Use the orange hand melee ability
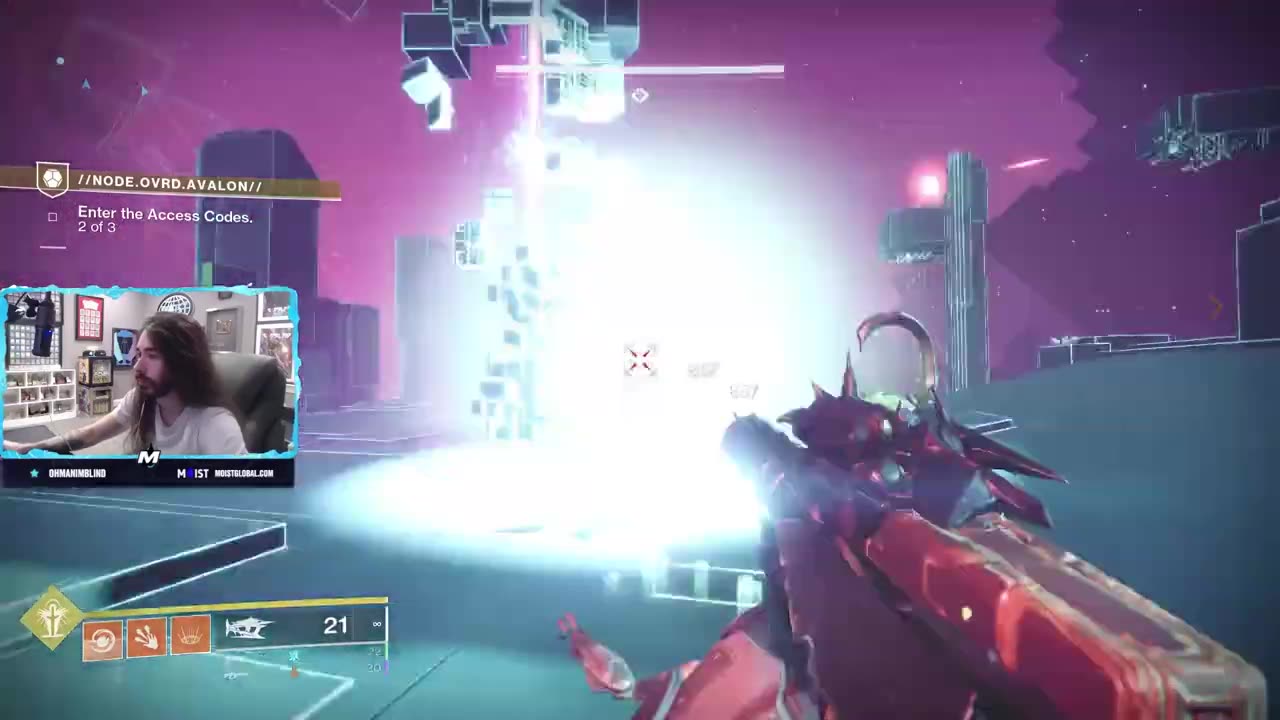 coord(146,637)
